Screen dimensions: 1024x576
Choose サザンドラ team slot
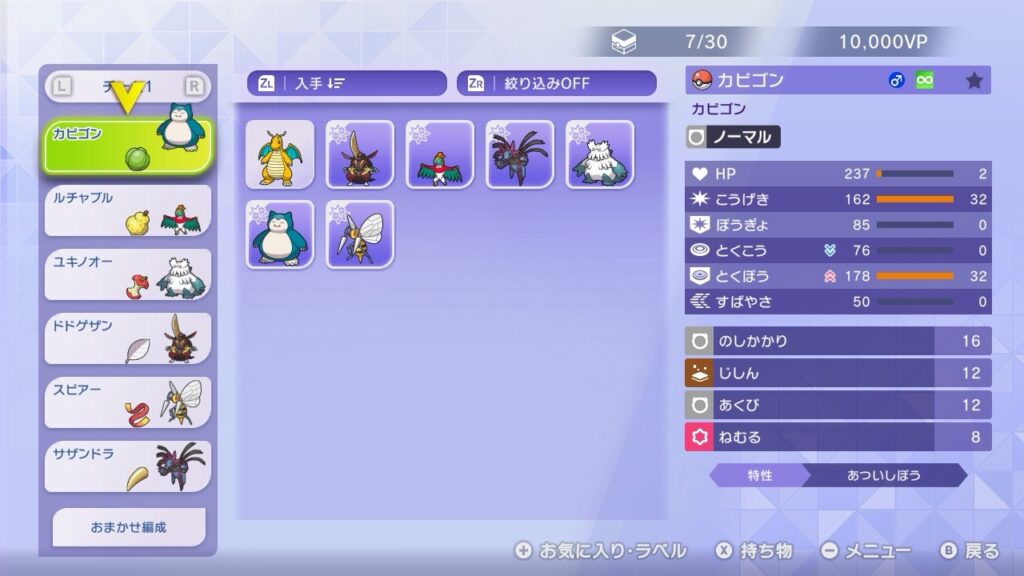pyautogui.click(x=127, y=466)
